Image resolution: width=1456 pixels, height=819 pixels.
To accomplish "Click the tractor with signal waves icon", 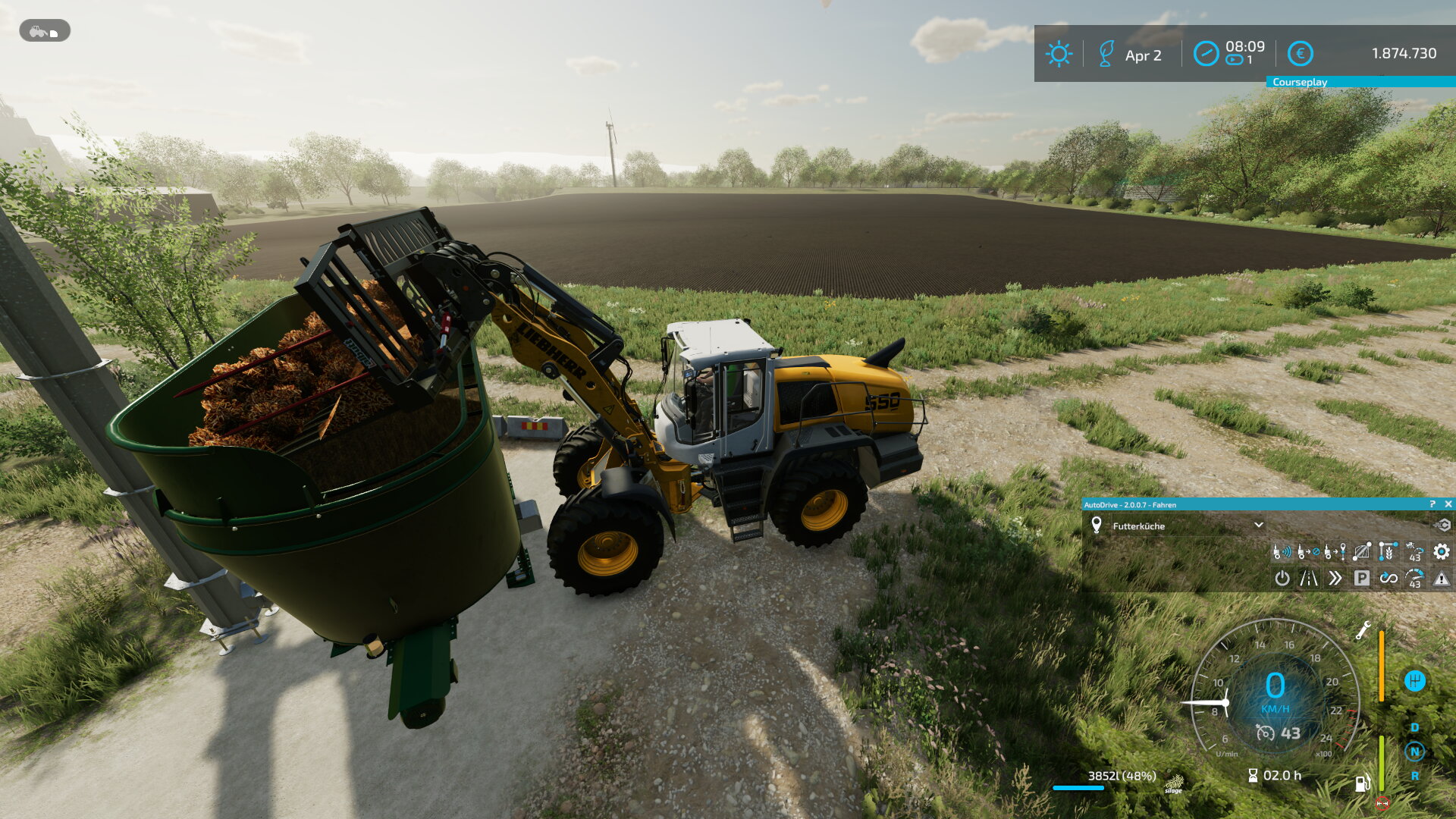I will coord(1282,551).
